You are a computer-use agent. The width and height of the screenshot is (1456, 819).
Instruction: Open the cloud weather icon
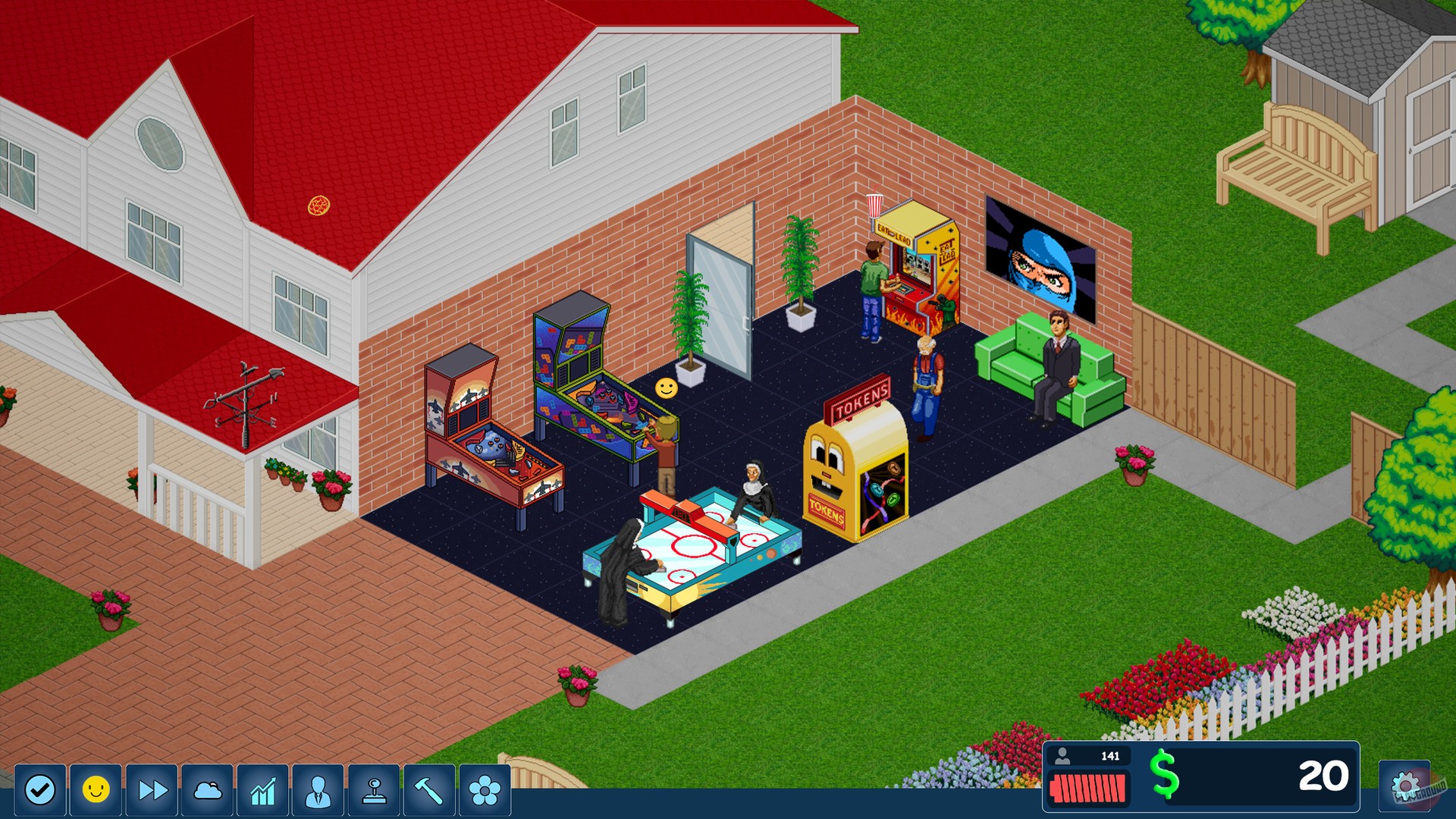pos(209,789)
